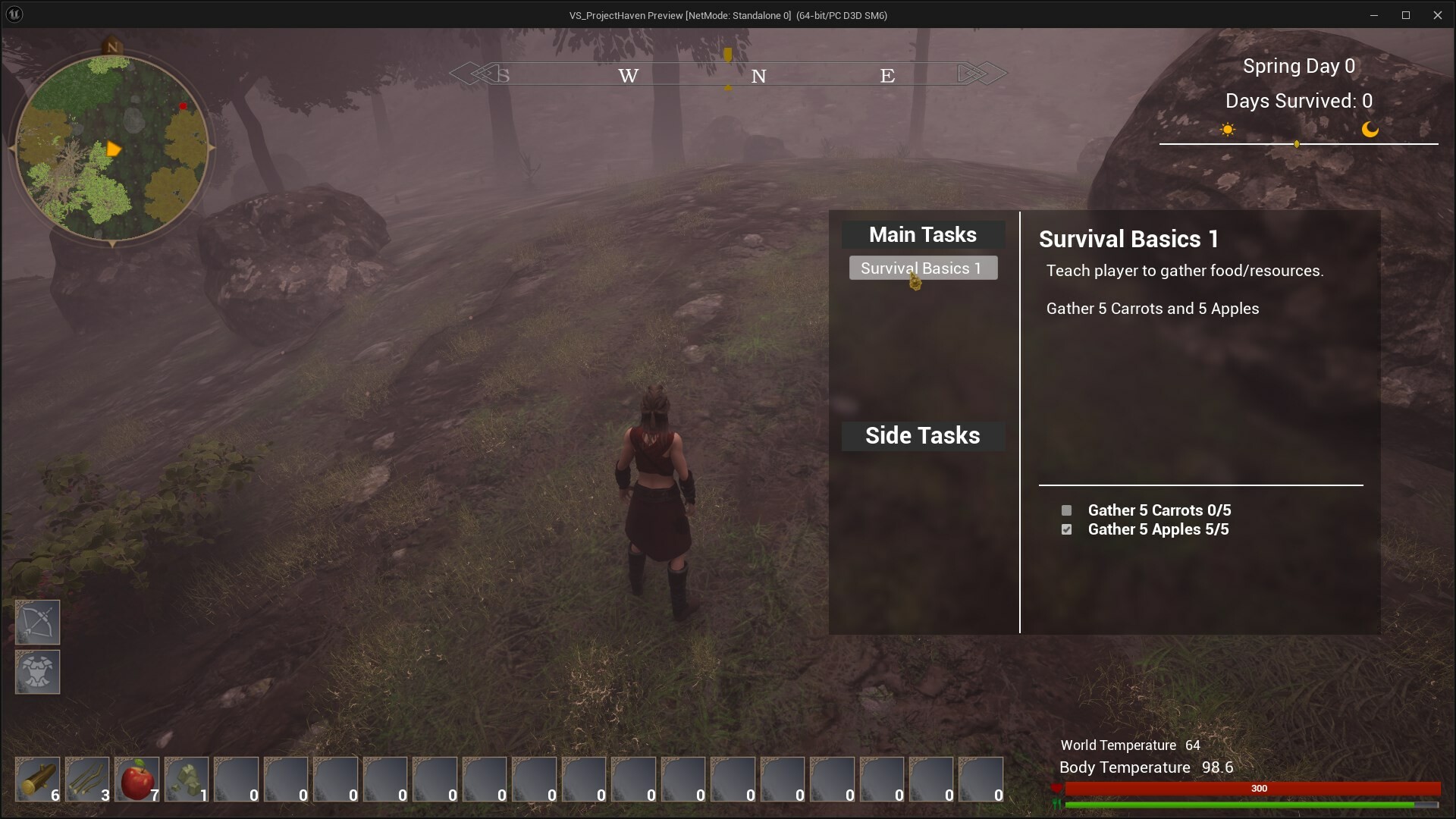The image size is (1456, 819).
Task: Select the sticks hotbar slot
Action: [x=86, y=779]
